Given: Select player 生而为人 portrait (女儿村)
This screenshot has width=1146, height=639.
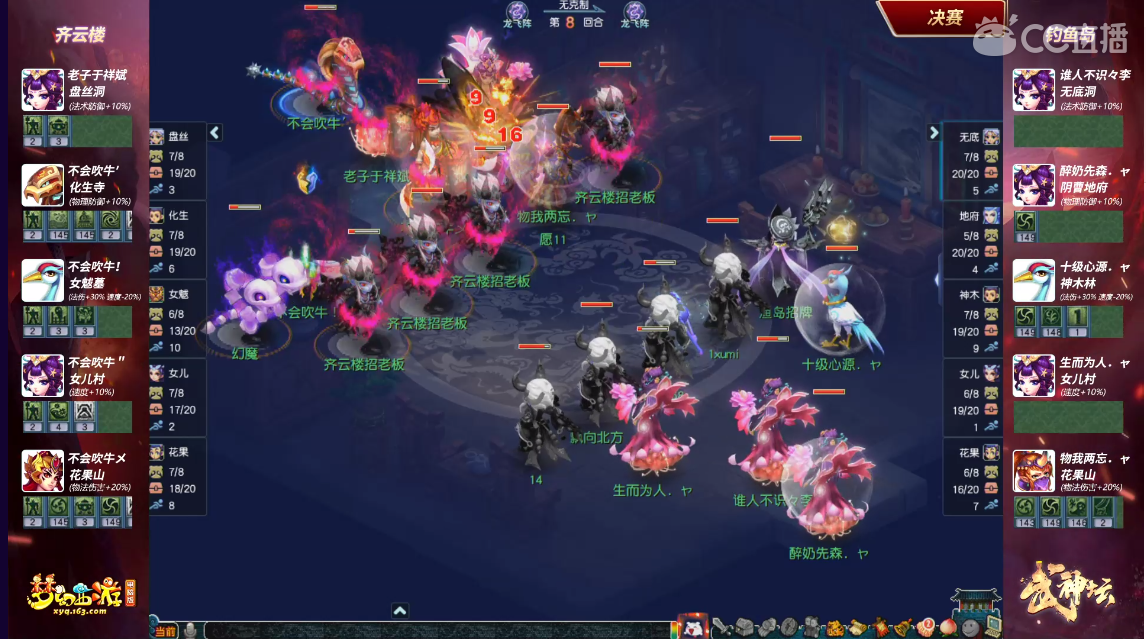Looking at the screenshot, I should pos(1033,376).
